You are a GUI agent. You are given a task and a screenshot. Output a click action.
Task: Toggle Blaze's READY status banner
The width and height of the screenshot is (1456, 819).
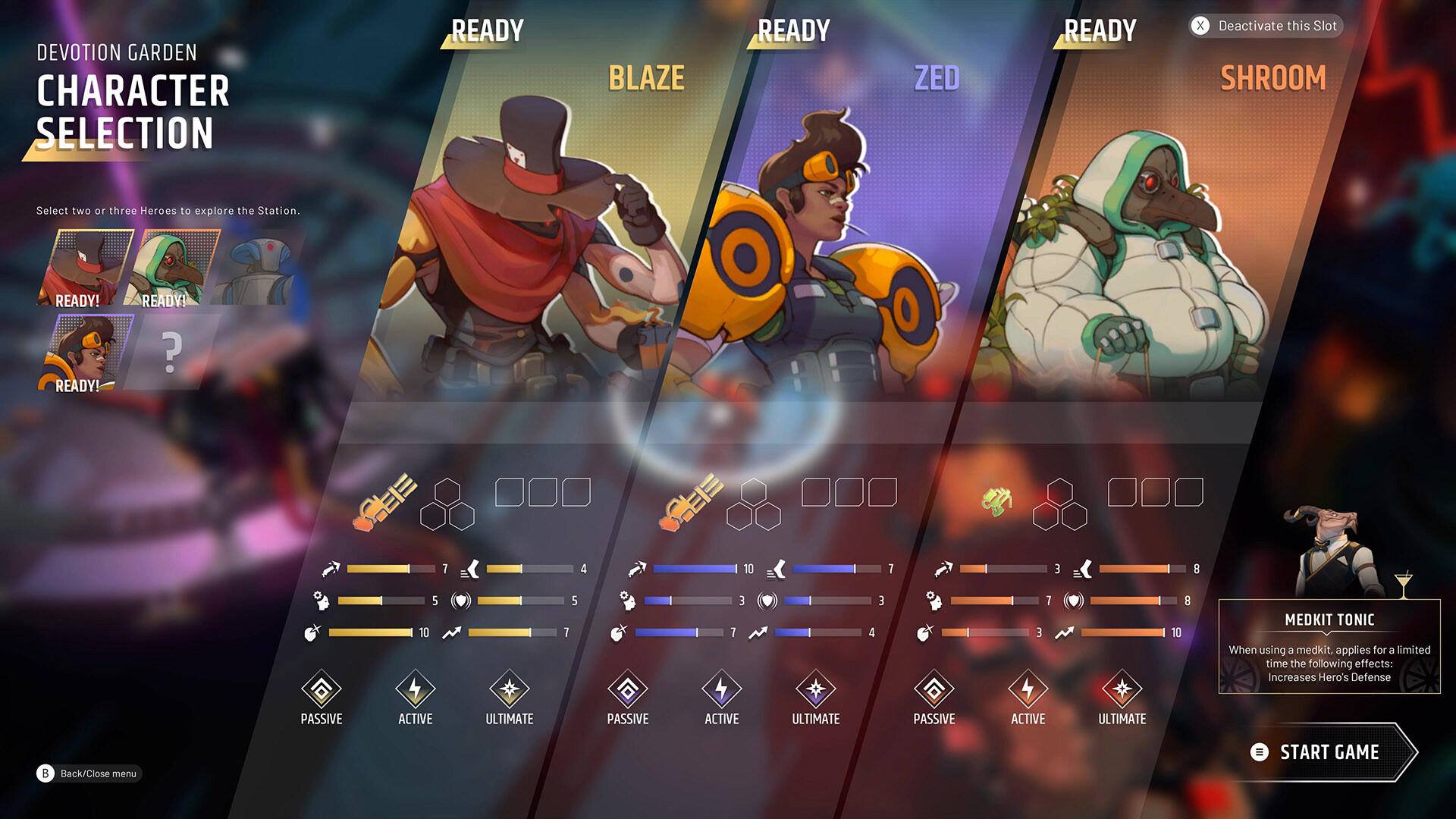tap(486, 30)
